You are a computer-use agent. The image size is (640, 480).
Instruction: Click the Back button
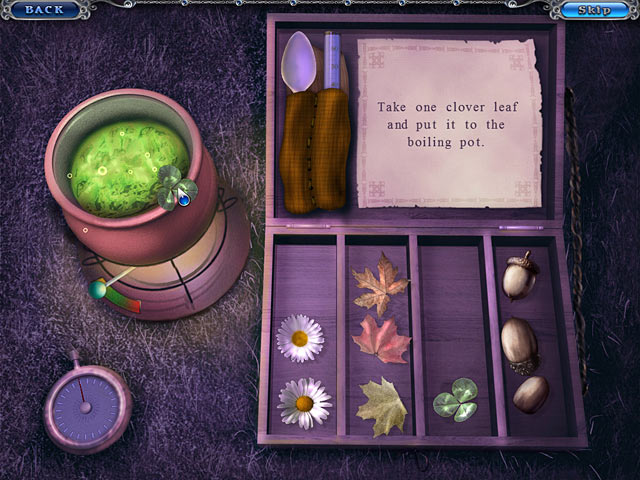[x=43, y=10]
